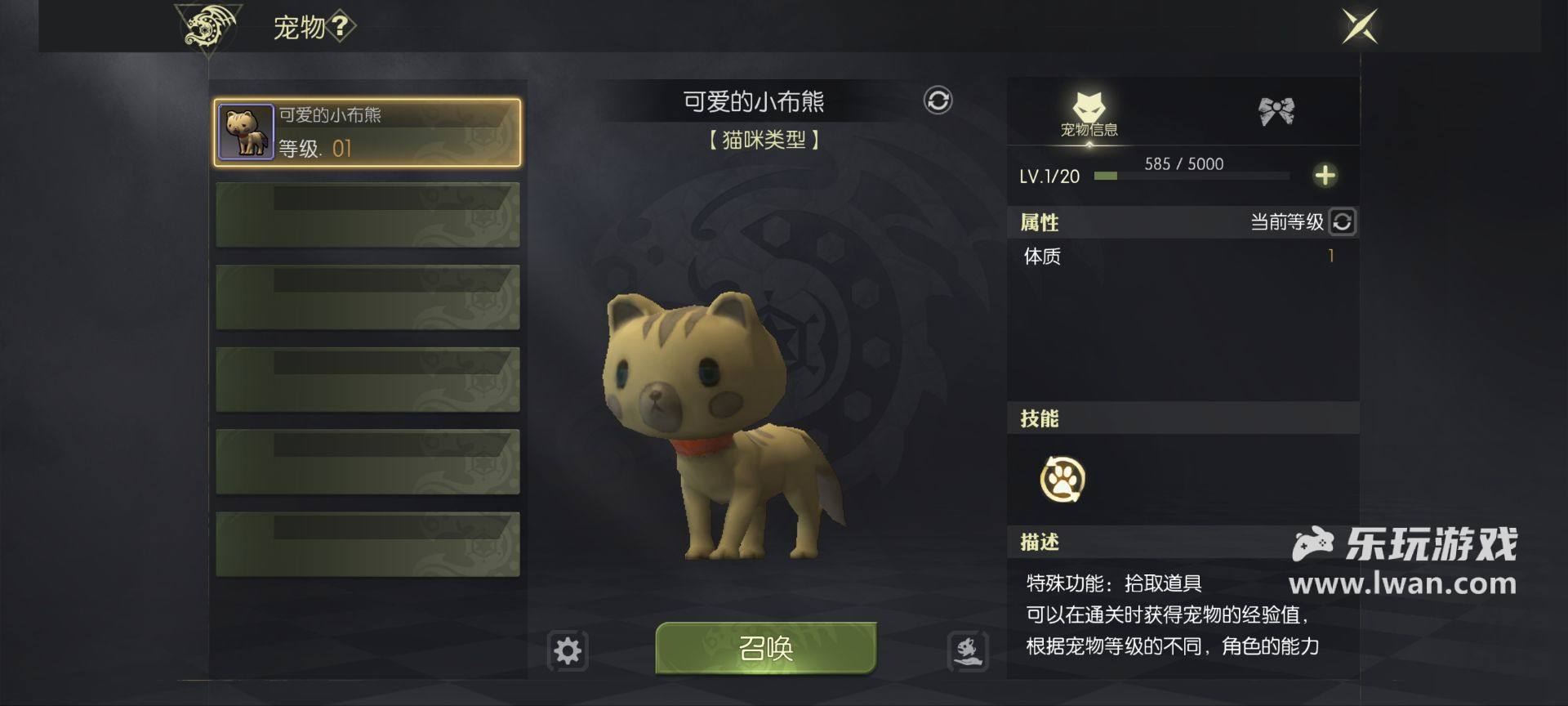Toggle the 当前等级 attribute view
The height and width of the screenshot is (706, 1568).
click(x=1342, y=221)
